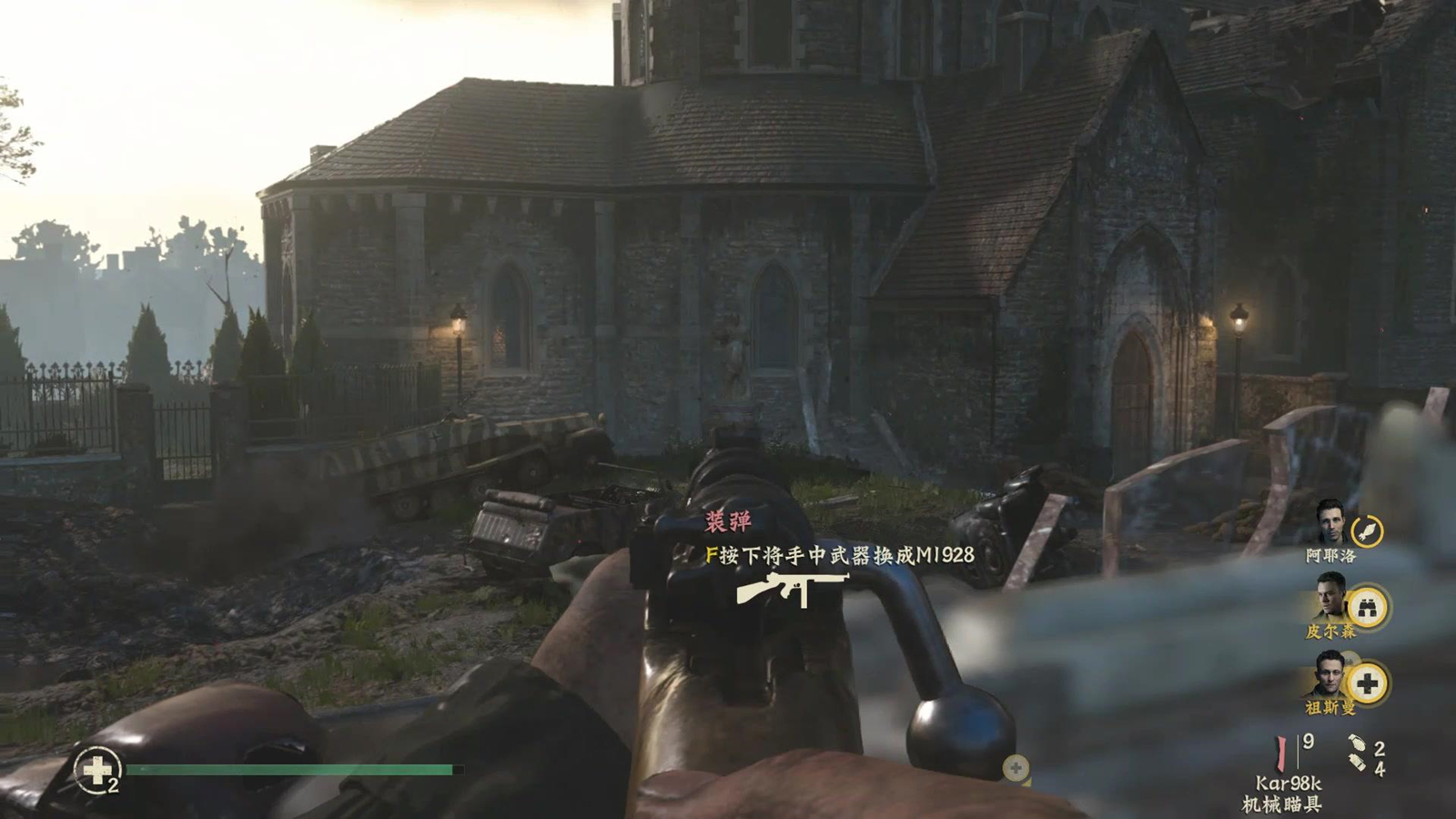Trigger Aiello's mortar shell ability icon

coord(1367,531)
